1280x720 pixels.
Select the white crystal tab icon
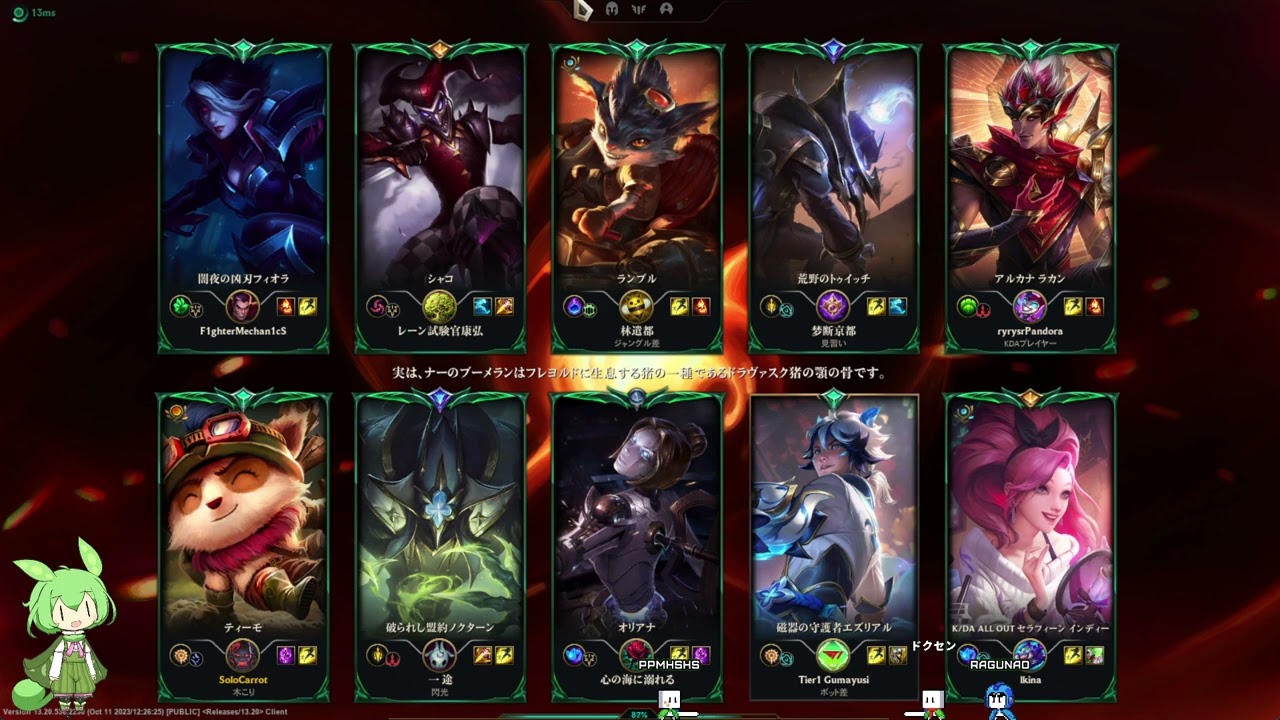[x=585, y=9]
